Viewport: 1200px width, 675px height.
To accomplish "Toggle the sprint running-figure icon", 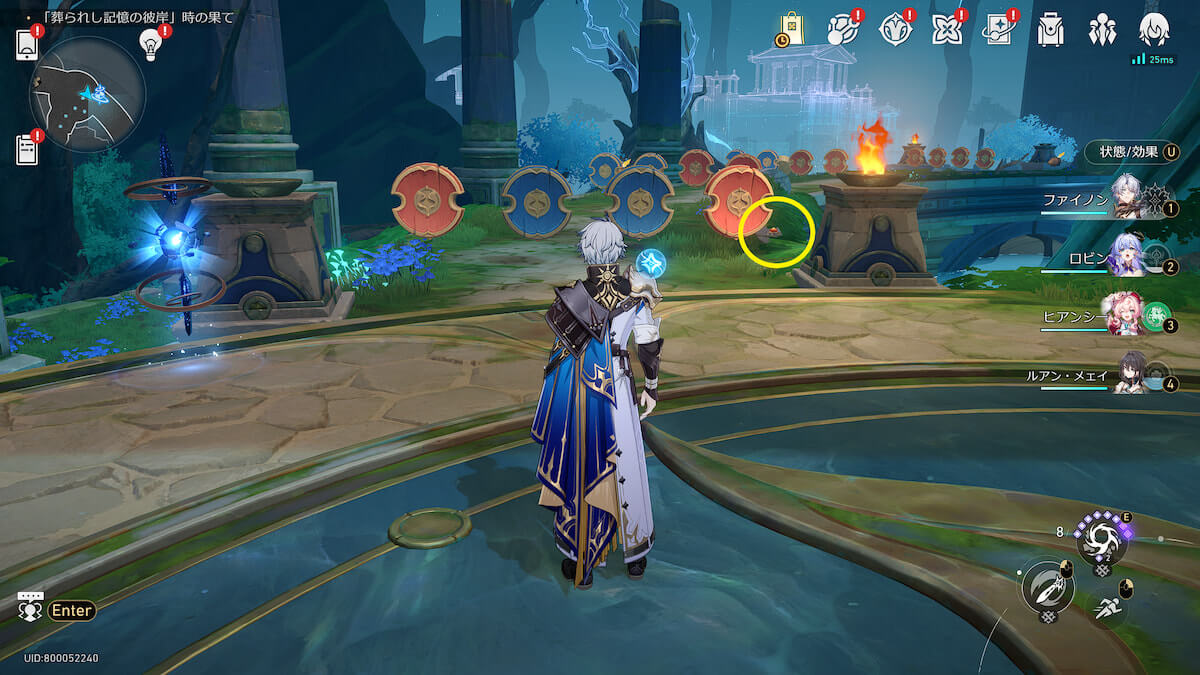I will tap(1107, 607).
